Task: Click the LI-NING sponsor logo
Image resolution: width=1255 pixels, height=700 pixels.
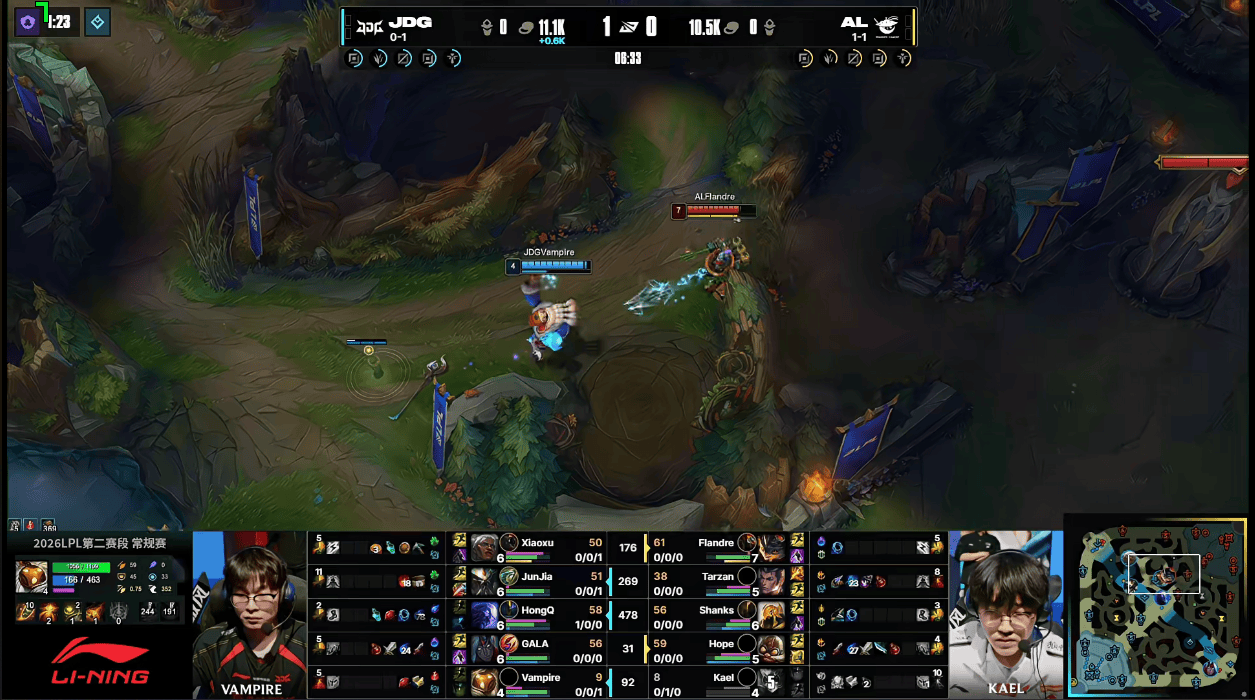Action: (x=99, y=661)
